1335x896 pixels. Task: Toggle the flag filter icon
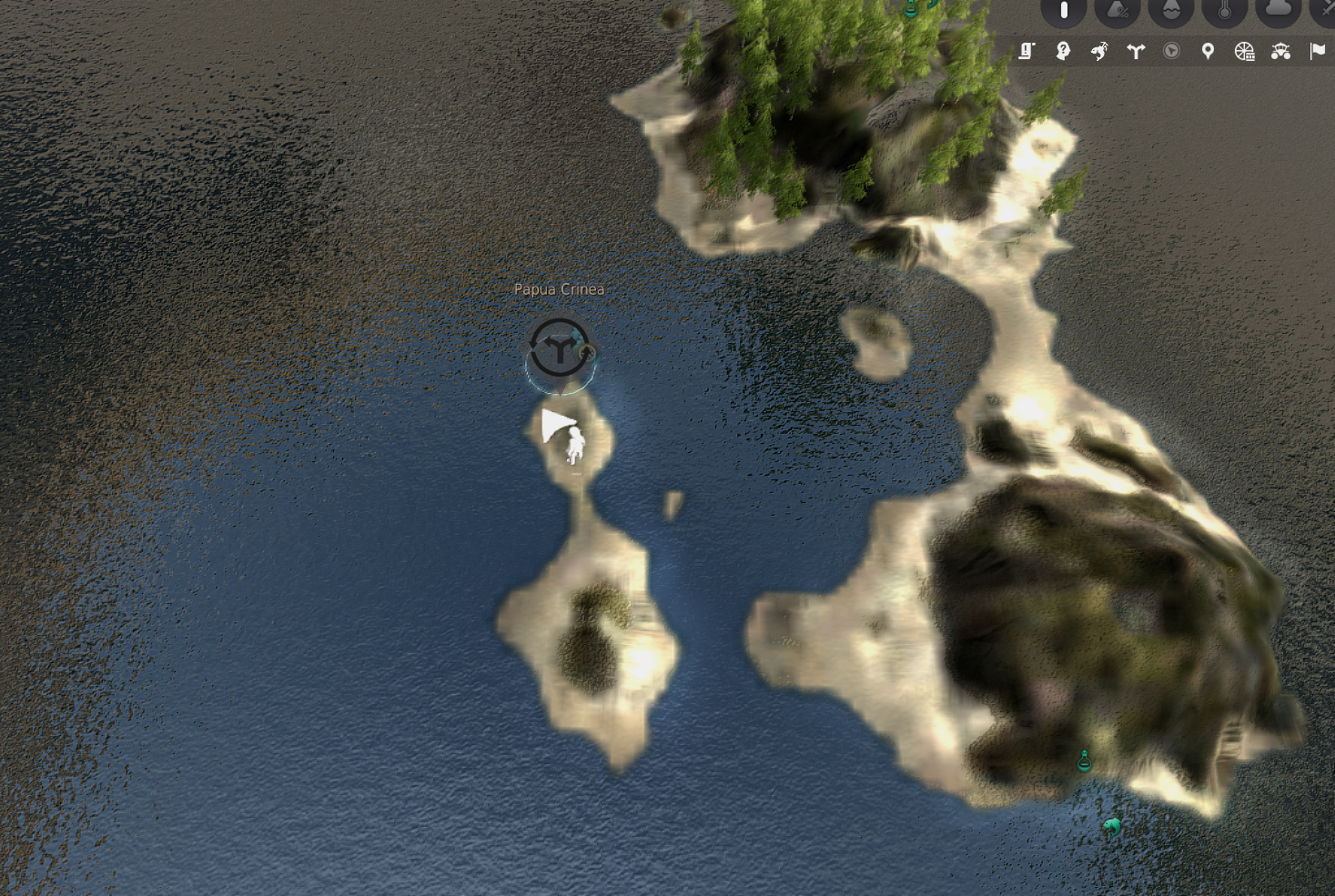pyautogui.click(x=1317, y=51)
